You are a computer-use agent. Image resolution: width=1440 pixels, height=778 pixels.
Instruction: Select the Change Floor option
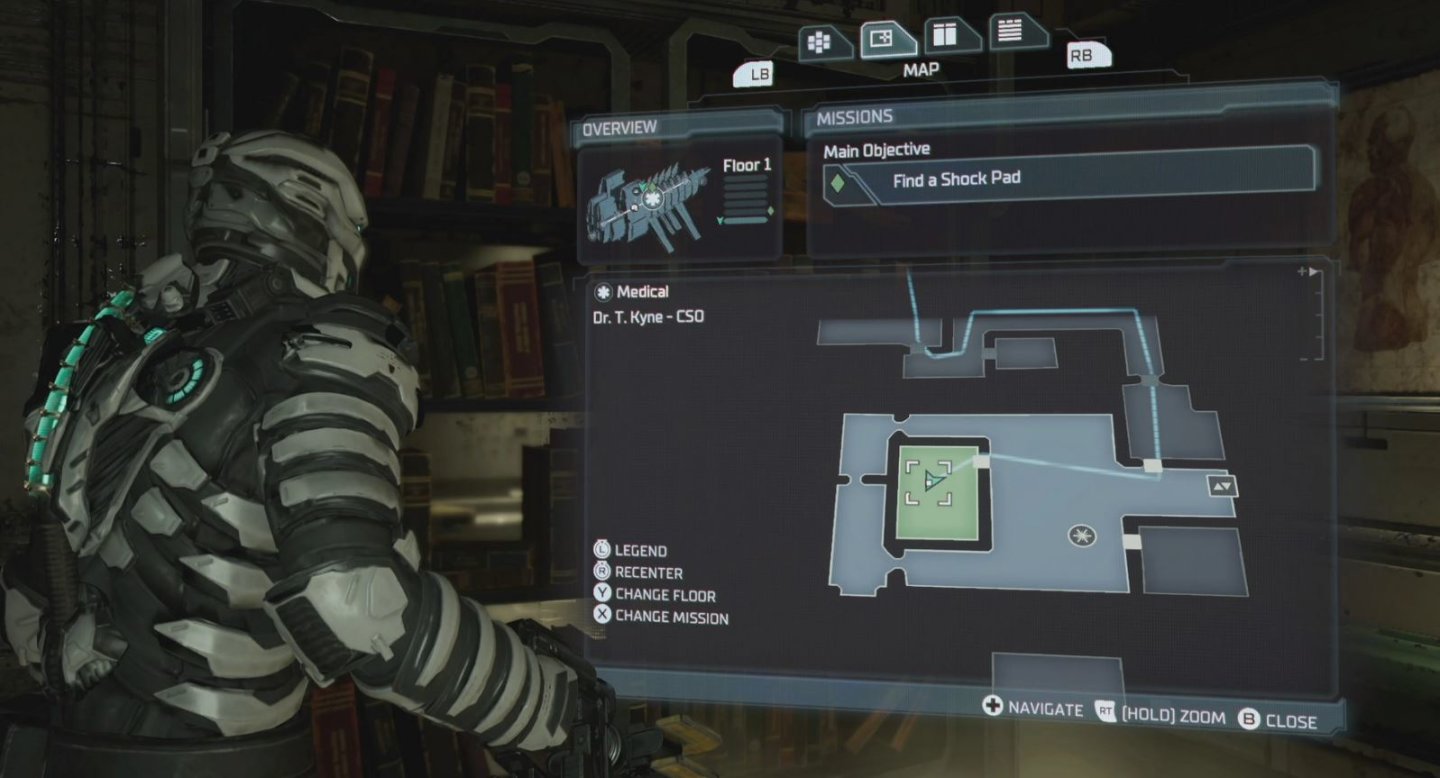click(654, 595)
